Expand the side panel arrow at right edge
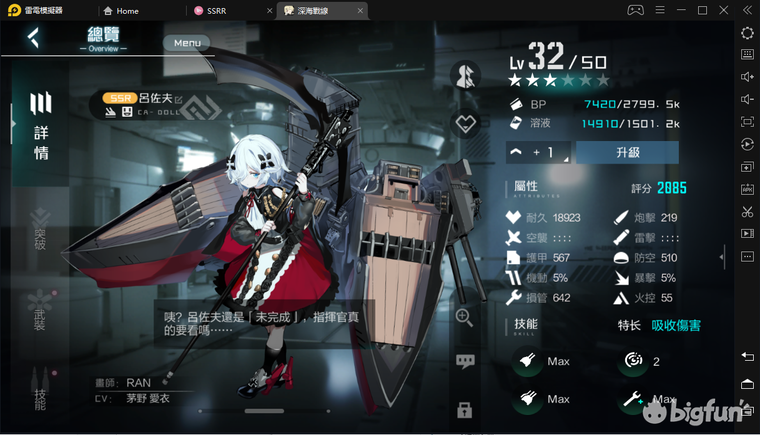The image size is (760, 435). coord(722,256)
